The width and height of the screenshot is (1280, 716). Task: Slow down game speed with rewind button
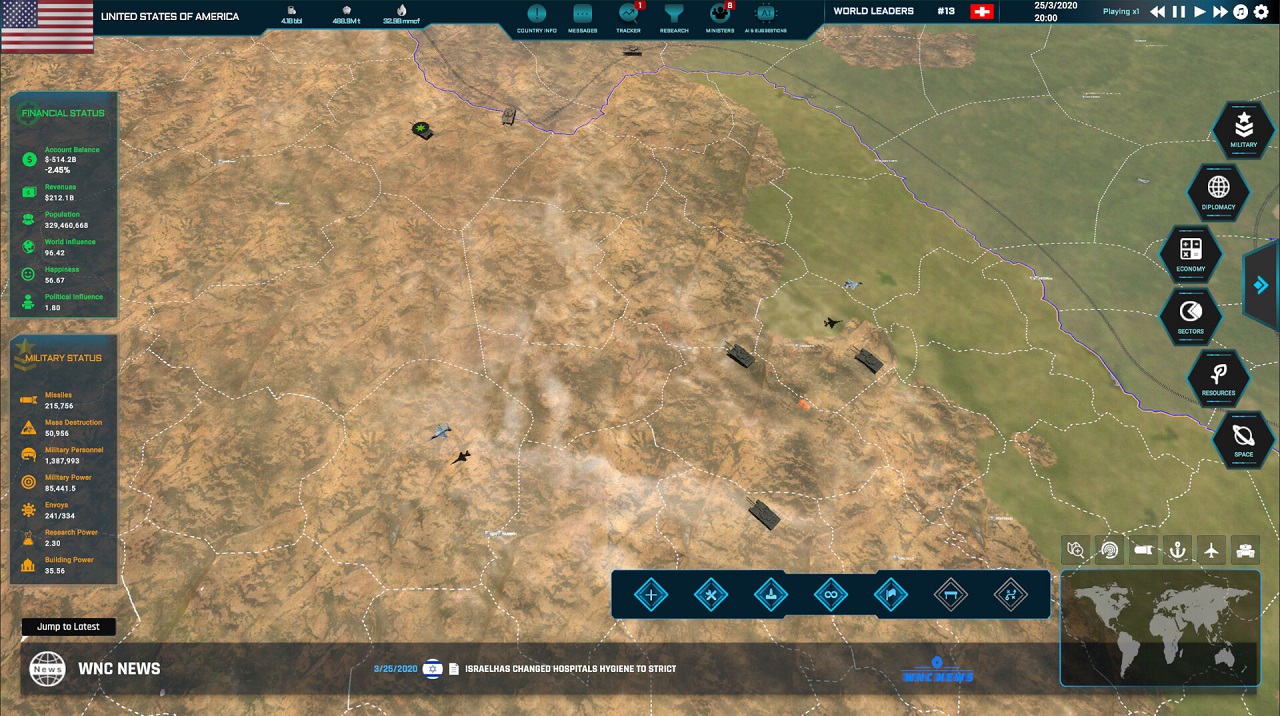(x=1157, y=12)
